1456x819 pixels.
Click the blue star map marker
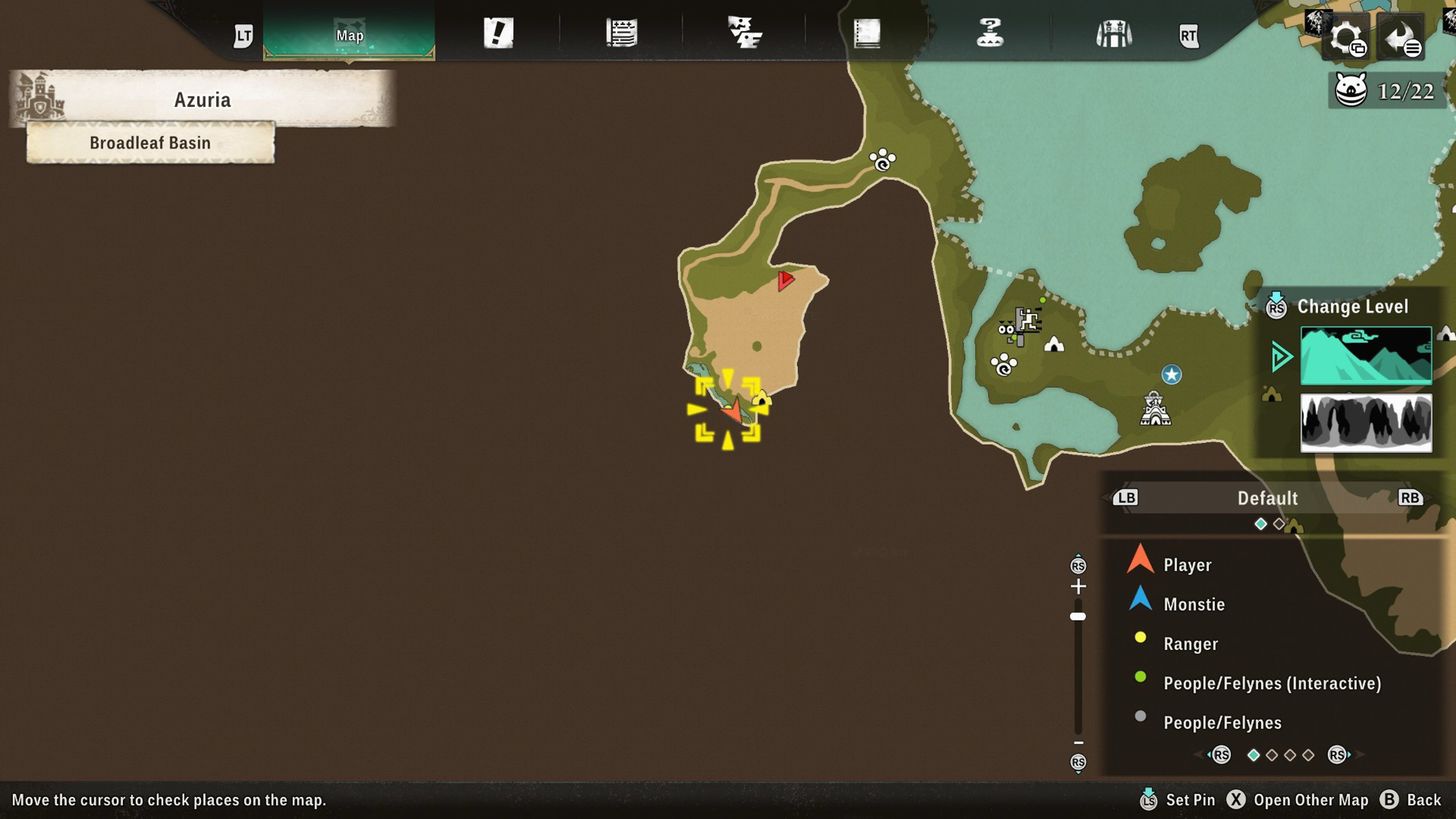click(1171, 374)
